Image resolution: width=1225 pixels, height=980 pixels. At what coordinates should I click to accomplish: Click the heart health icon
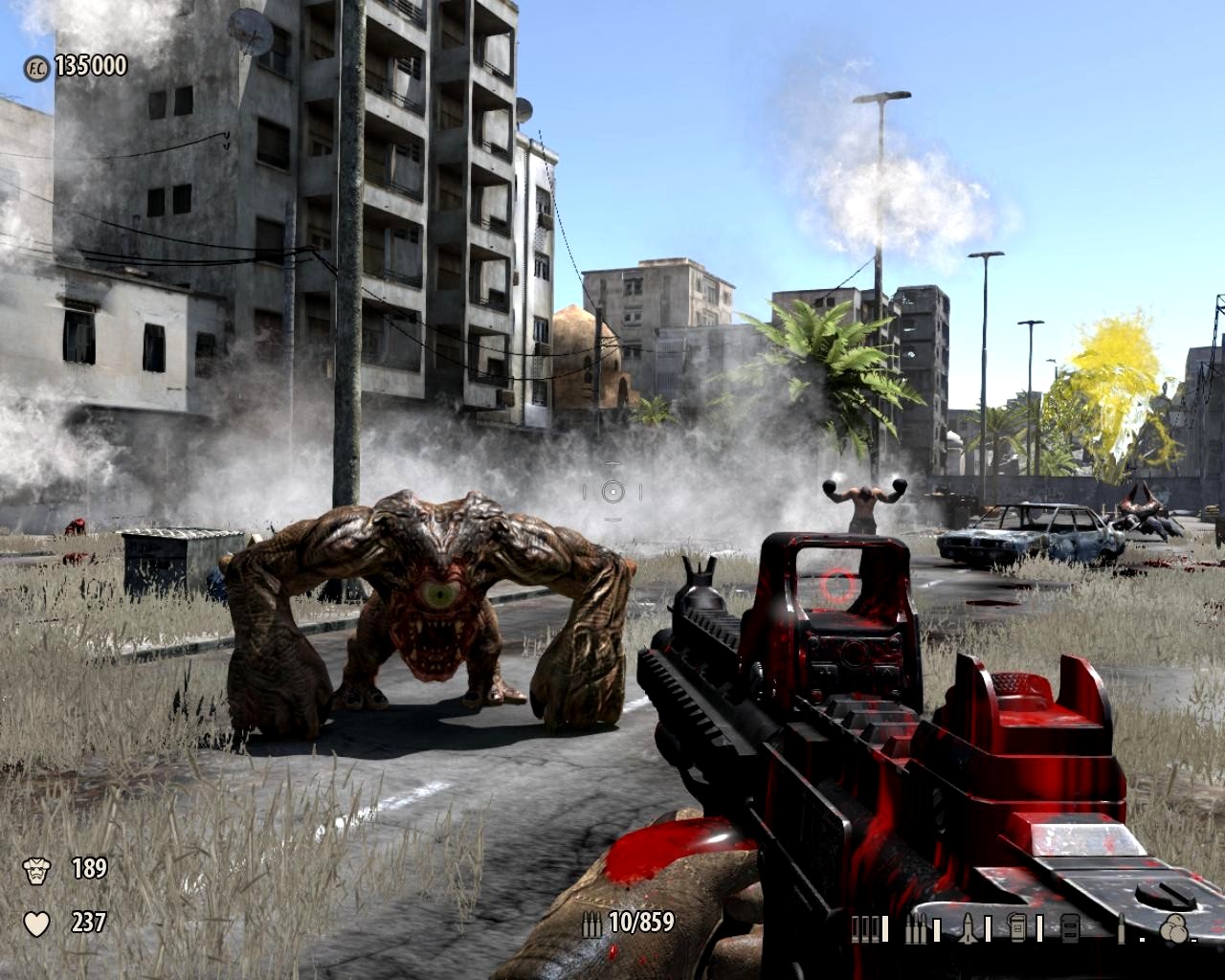tap(36, 924)
